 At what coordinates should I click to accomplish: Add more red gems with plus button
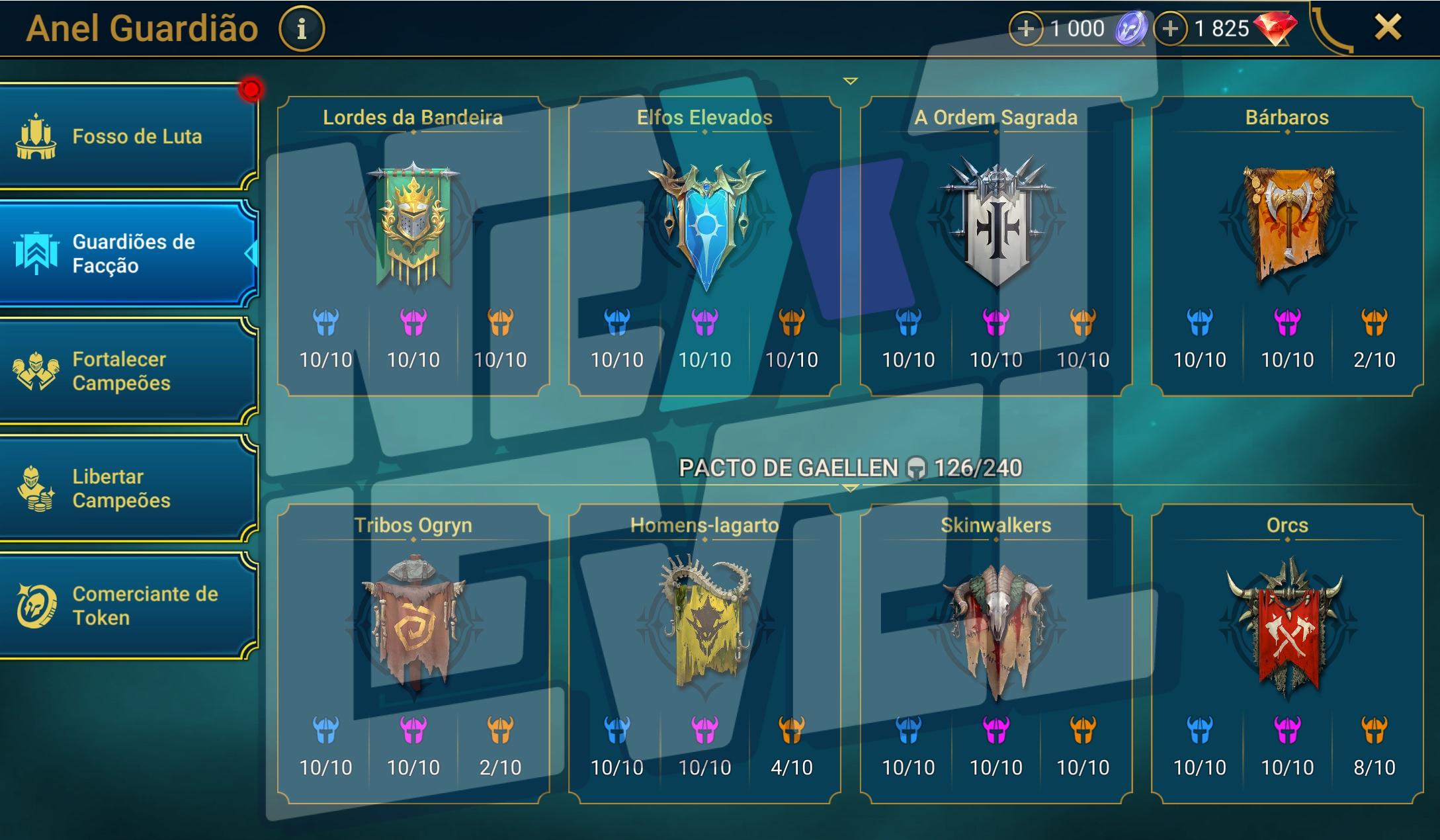click(x=1170, y=29)
